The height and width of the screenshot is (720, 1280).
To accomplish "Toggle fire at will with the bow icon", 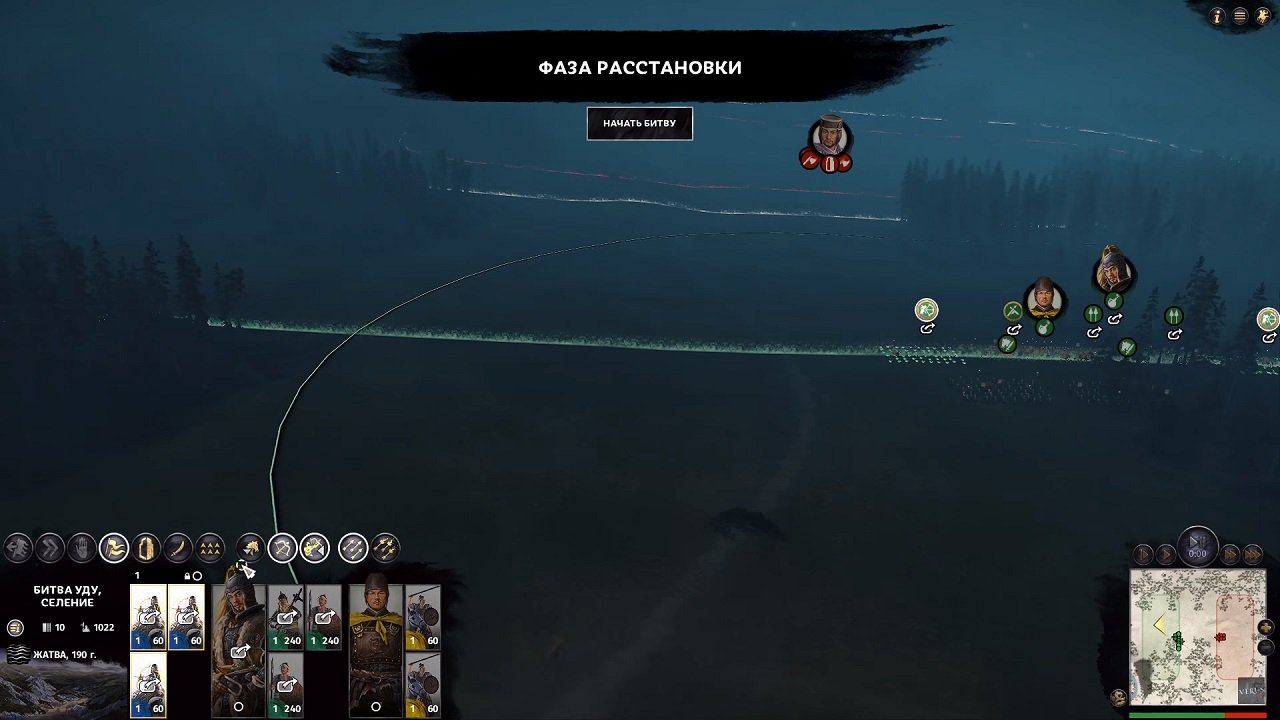I will point(284,547).
